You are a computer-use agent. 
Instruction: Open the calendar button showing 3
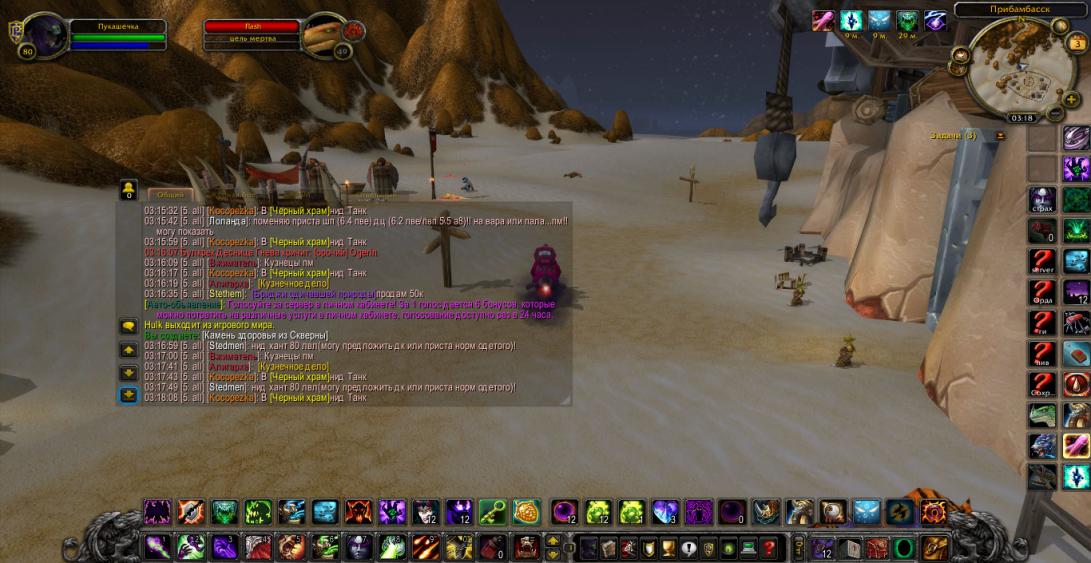(1077, 45)
